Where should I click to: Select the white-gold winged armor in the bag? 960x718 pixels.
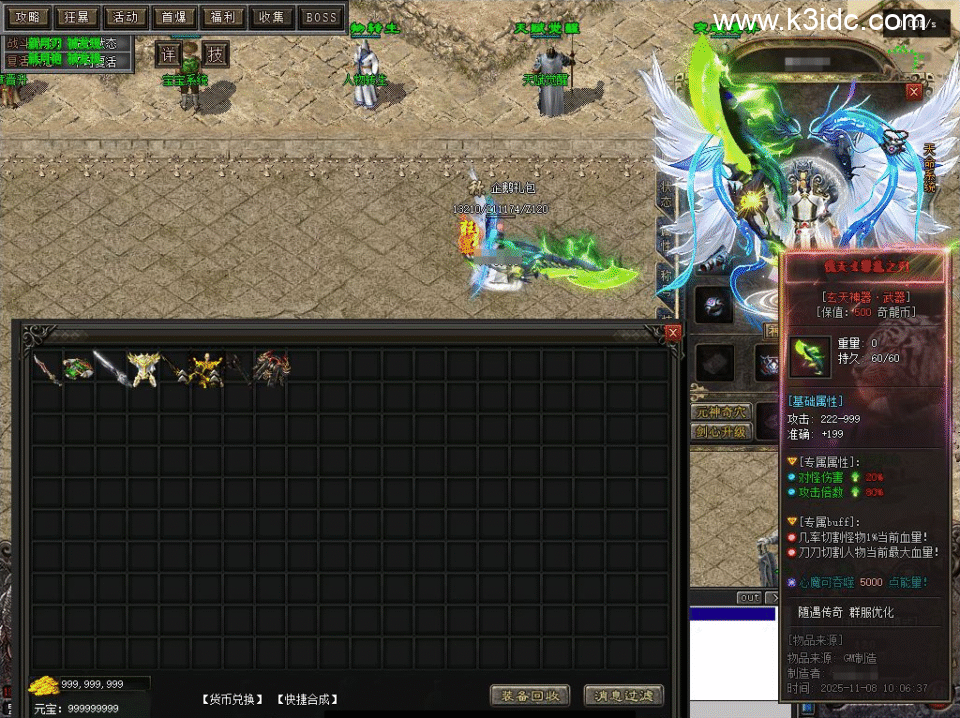pyautogui.click(x=142, y=367)
